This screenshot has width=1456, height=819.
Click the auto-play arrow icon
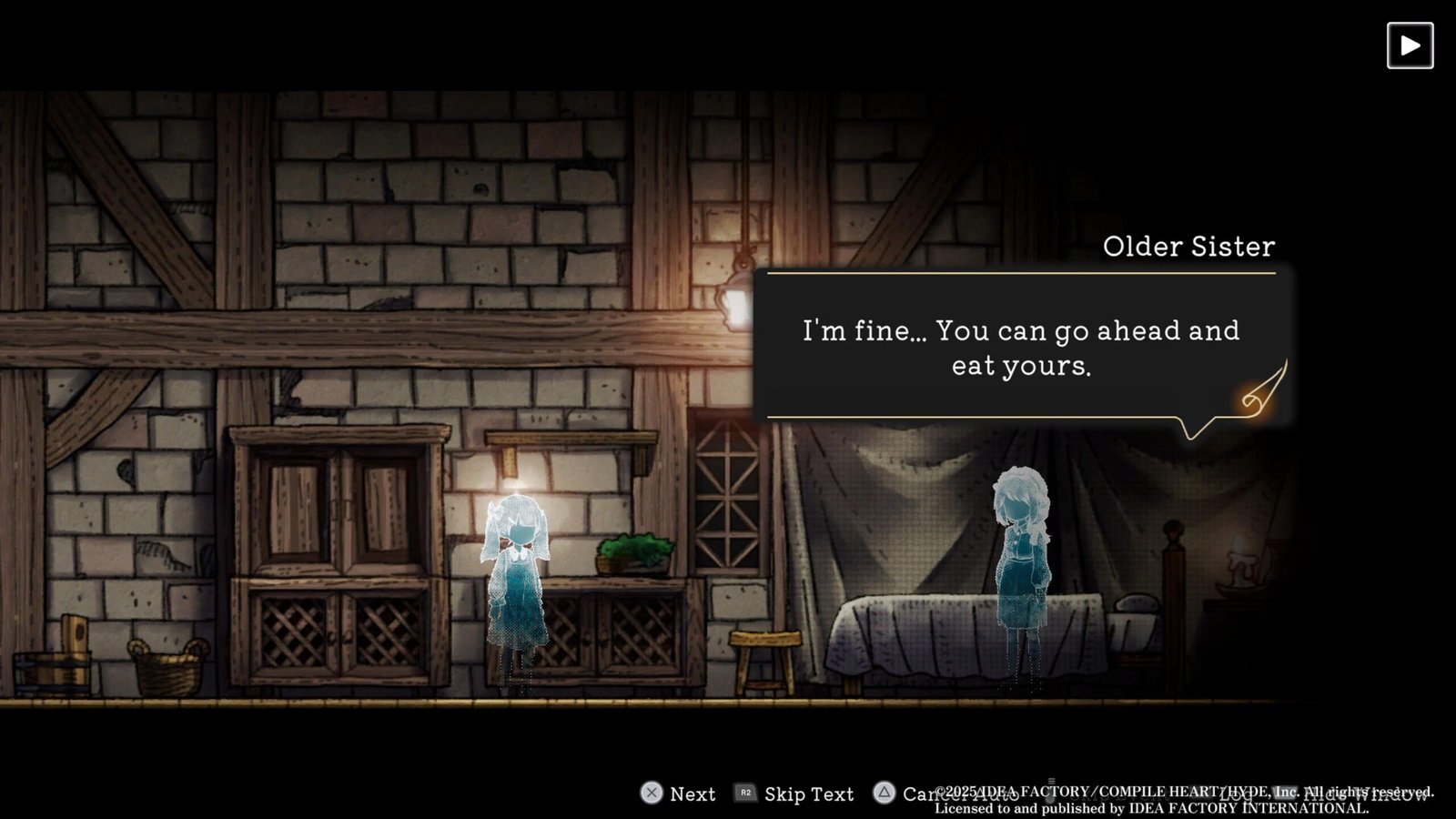pyautogui.click(x=1410, y=45)
